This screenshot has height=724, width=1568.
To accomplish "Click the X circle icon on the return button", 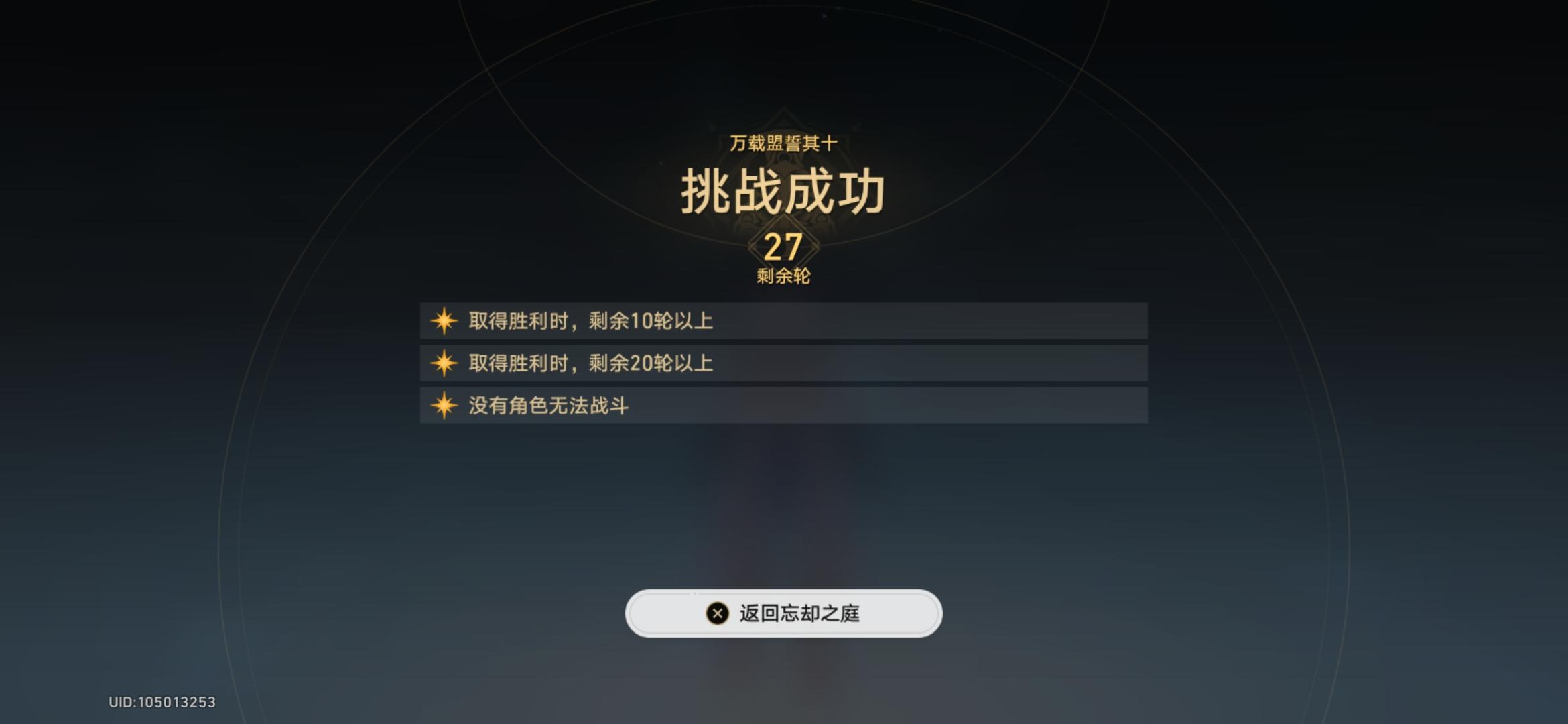I will [716, 612].
